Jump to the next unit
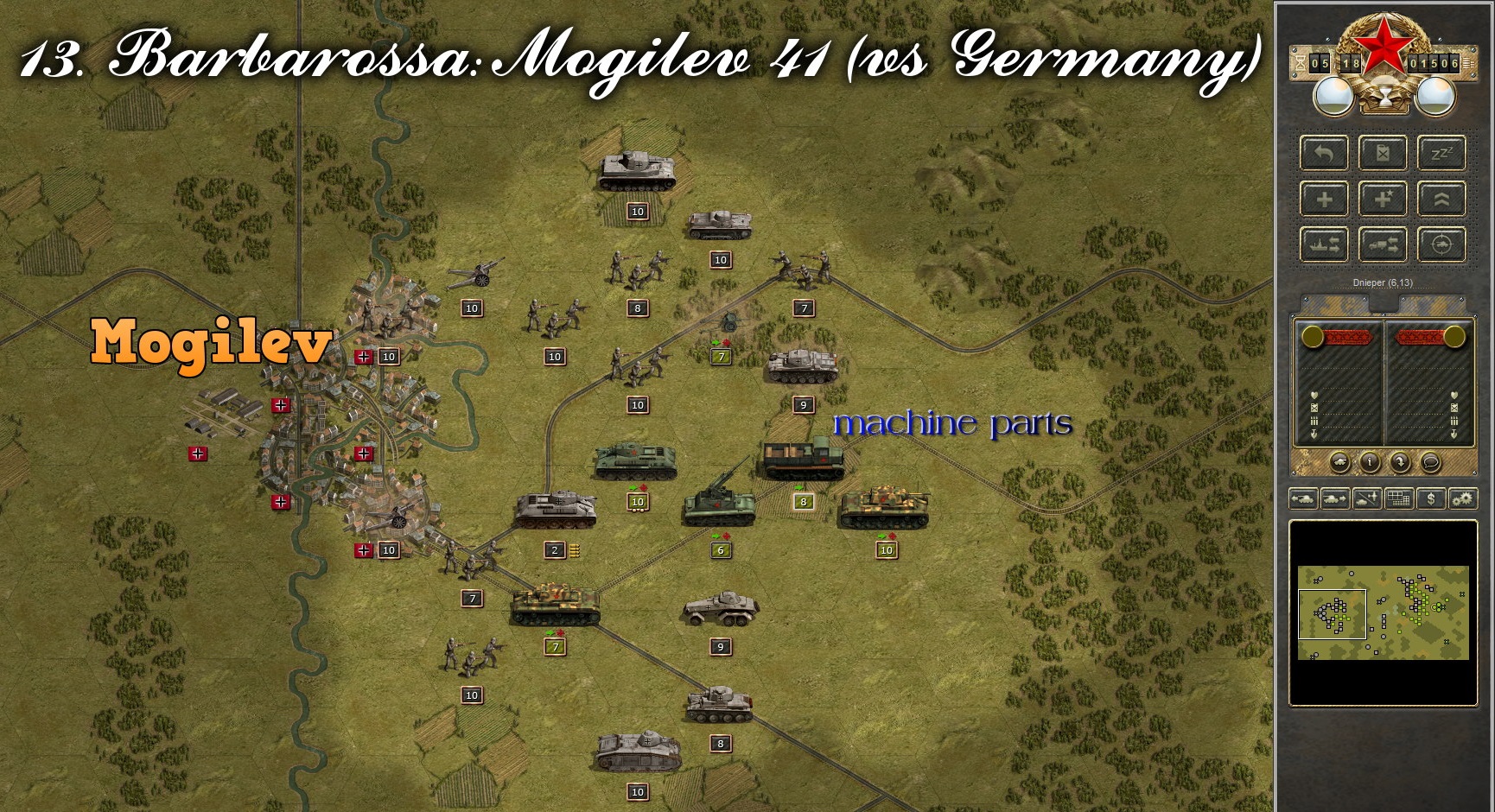Viewport: 1495px width, 812px height. coord(1334,498)
